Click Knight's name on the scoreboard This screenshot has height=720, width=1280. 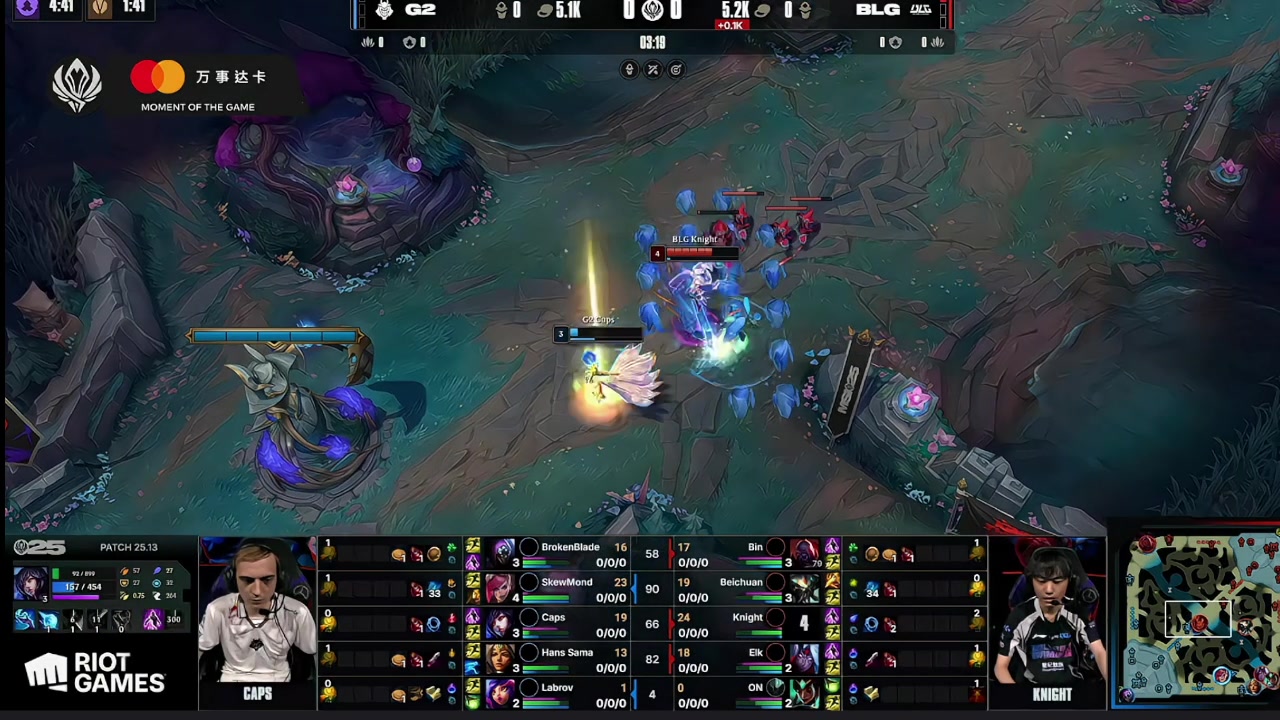coord(747,618)
